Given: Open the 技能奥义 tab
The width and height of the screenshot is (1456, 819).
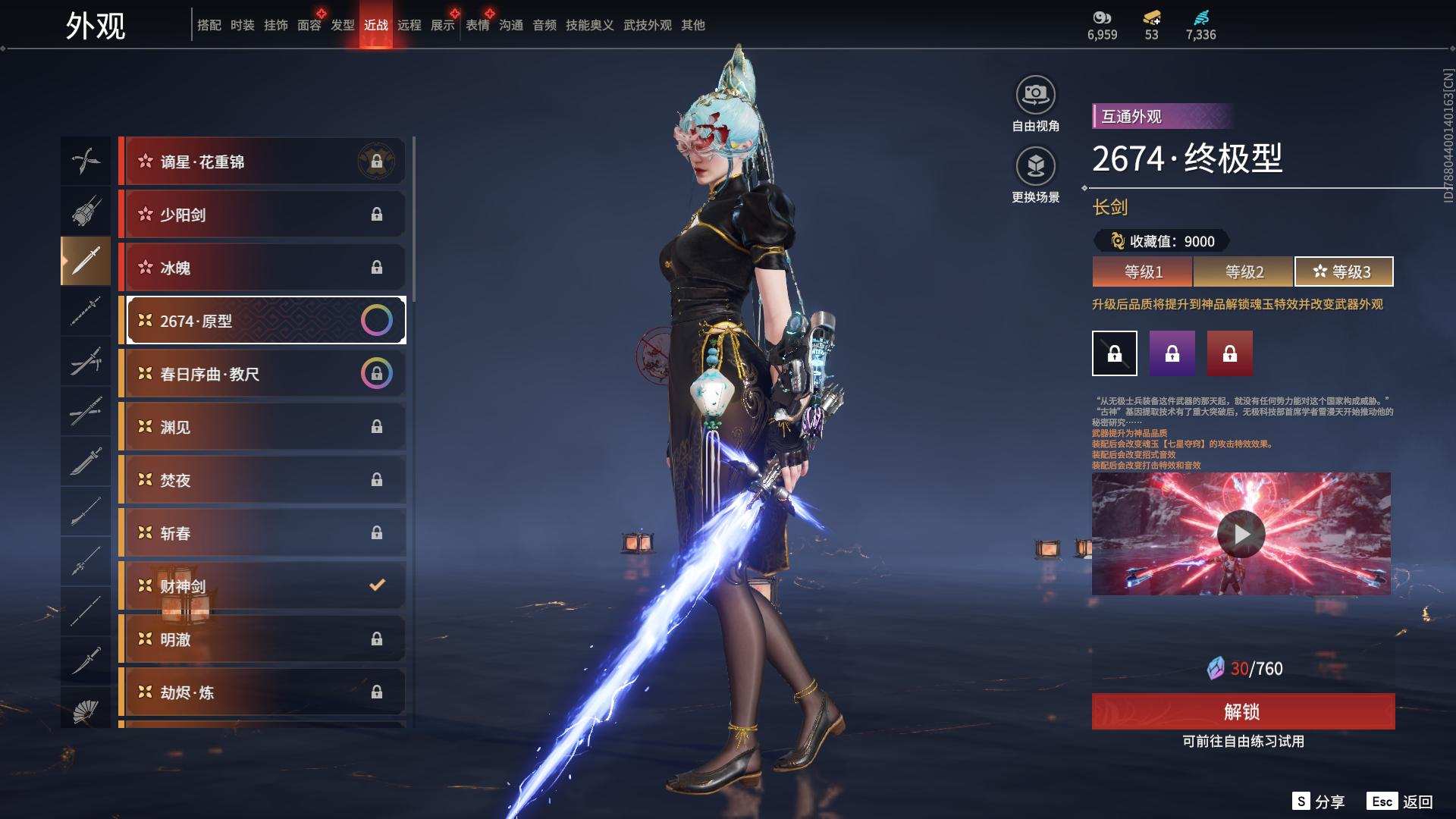Looking at the screenshot, I should (x=589, y=25).
